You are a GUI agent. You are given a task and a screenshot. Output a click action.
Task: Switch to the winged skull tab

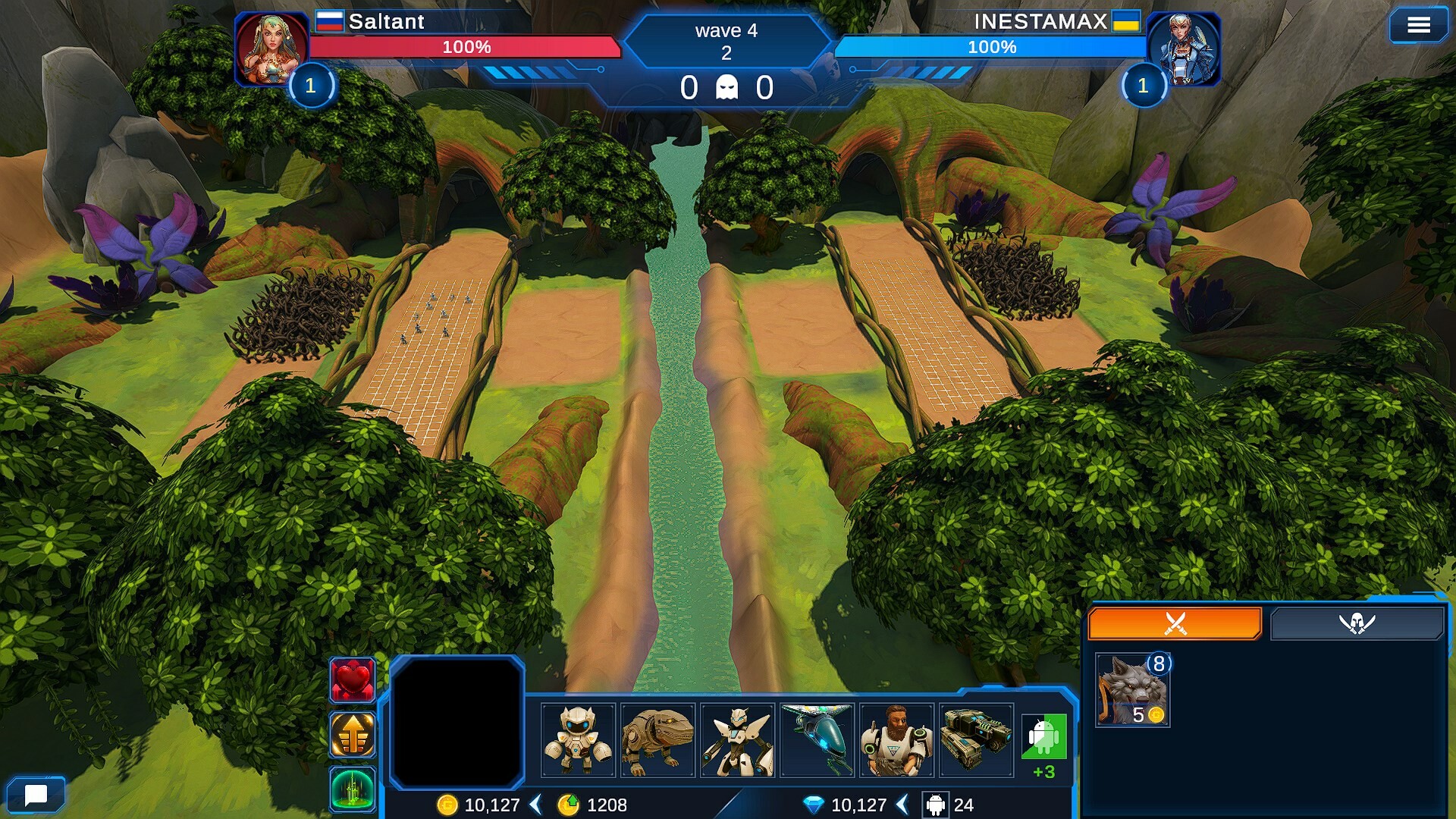click(1357, 623)
